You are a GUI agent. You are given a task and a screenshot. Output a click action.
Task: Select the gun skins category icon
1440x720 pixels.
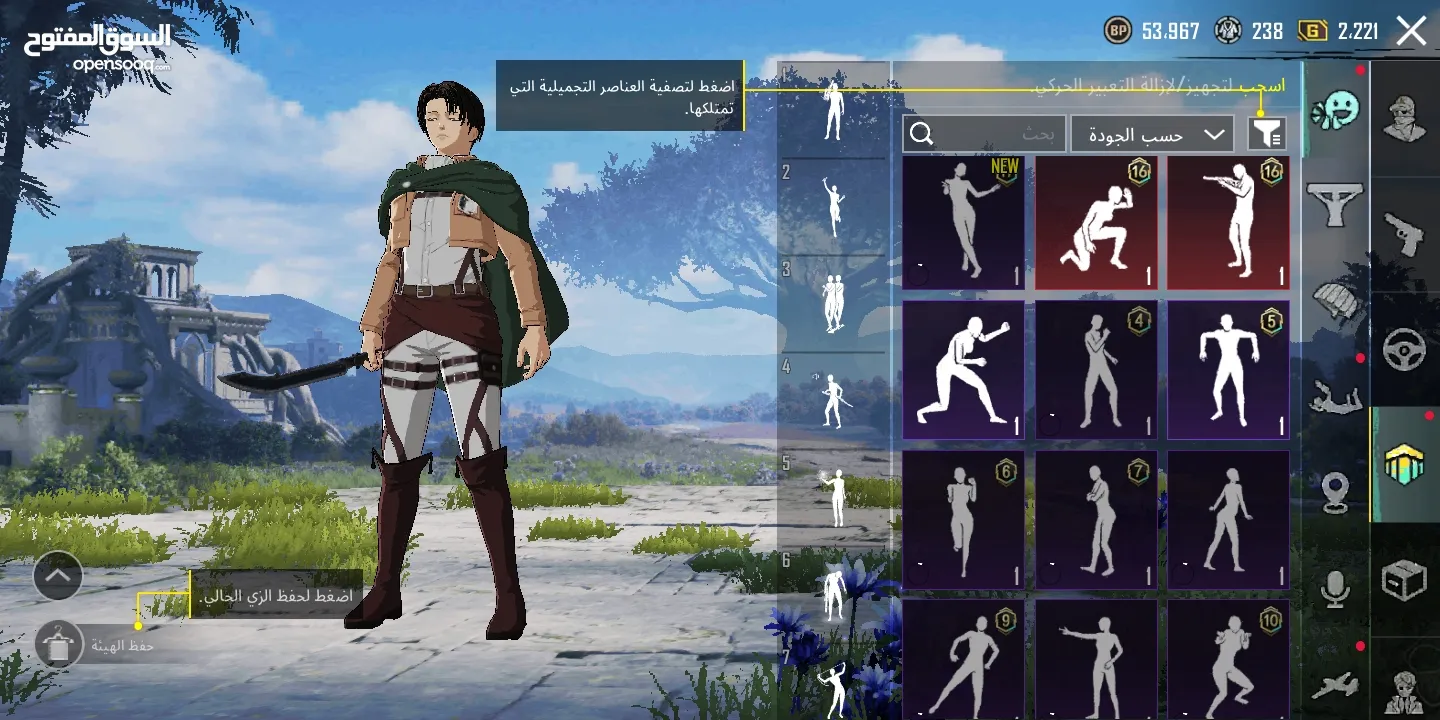[1405, 234]
